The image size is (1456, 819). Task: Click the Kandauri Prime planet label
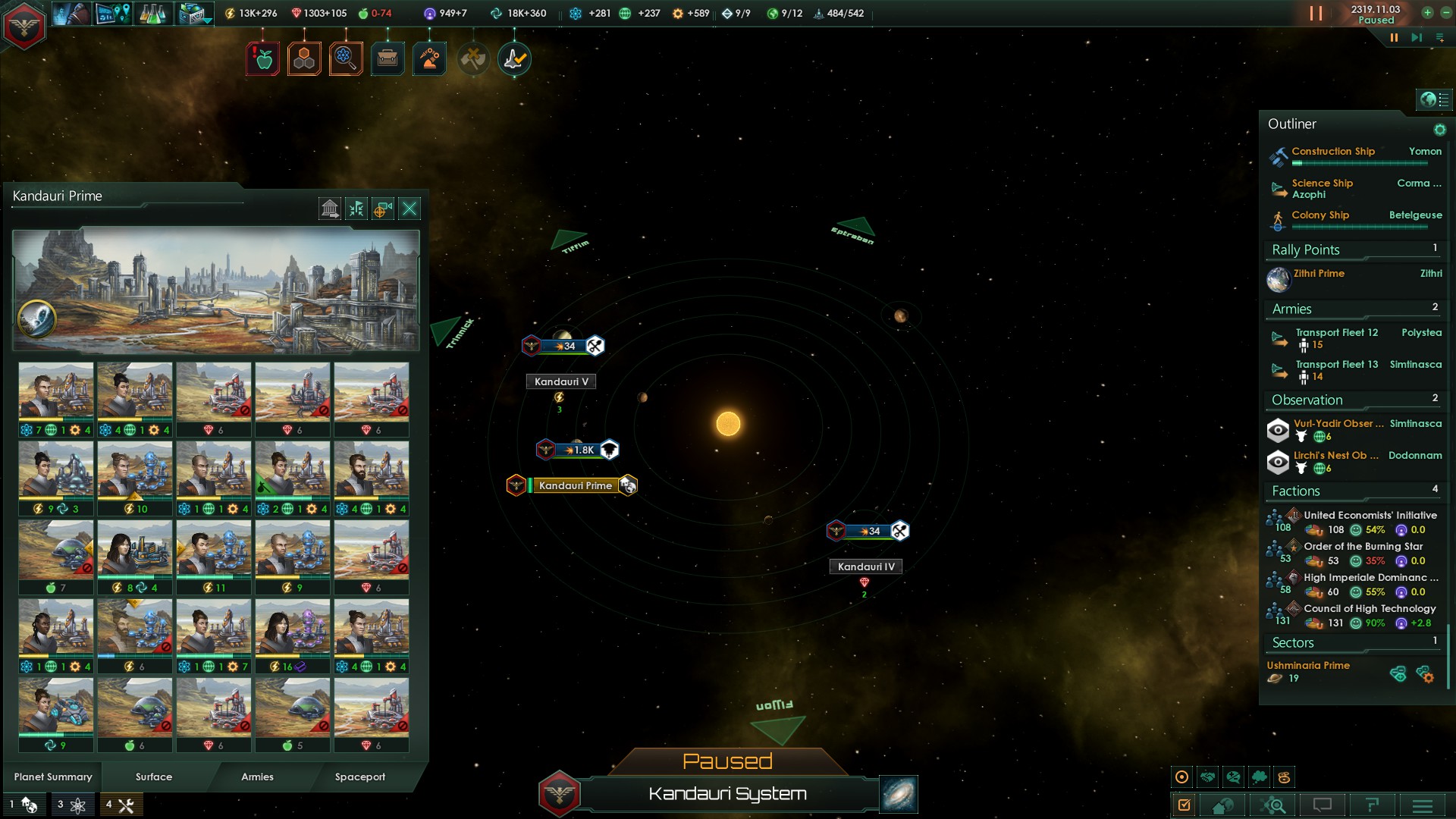point(575,485)
